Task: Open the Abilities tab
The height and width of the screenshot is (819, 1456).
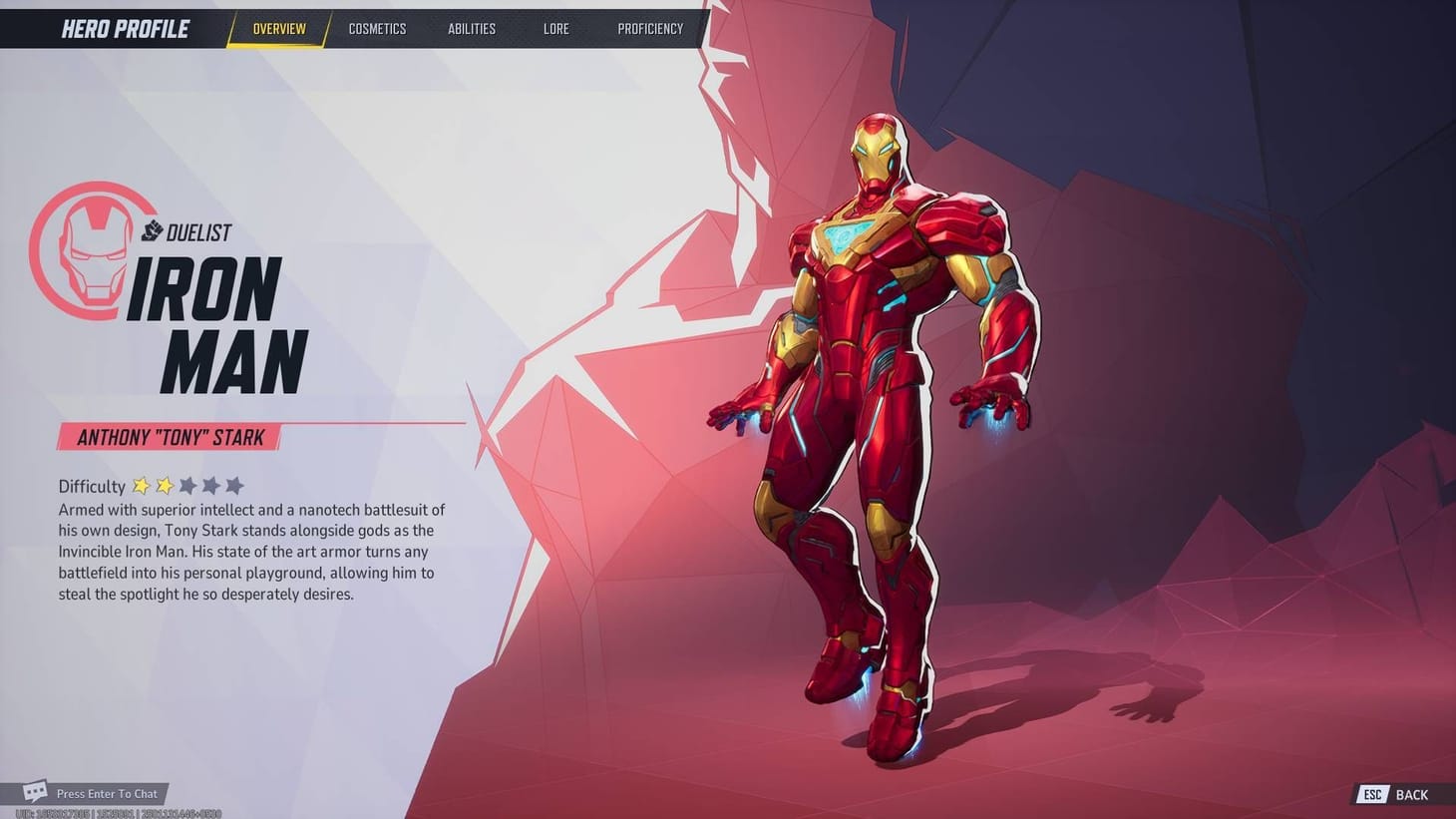Action: (472, 28)
